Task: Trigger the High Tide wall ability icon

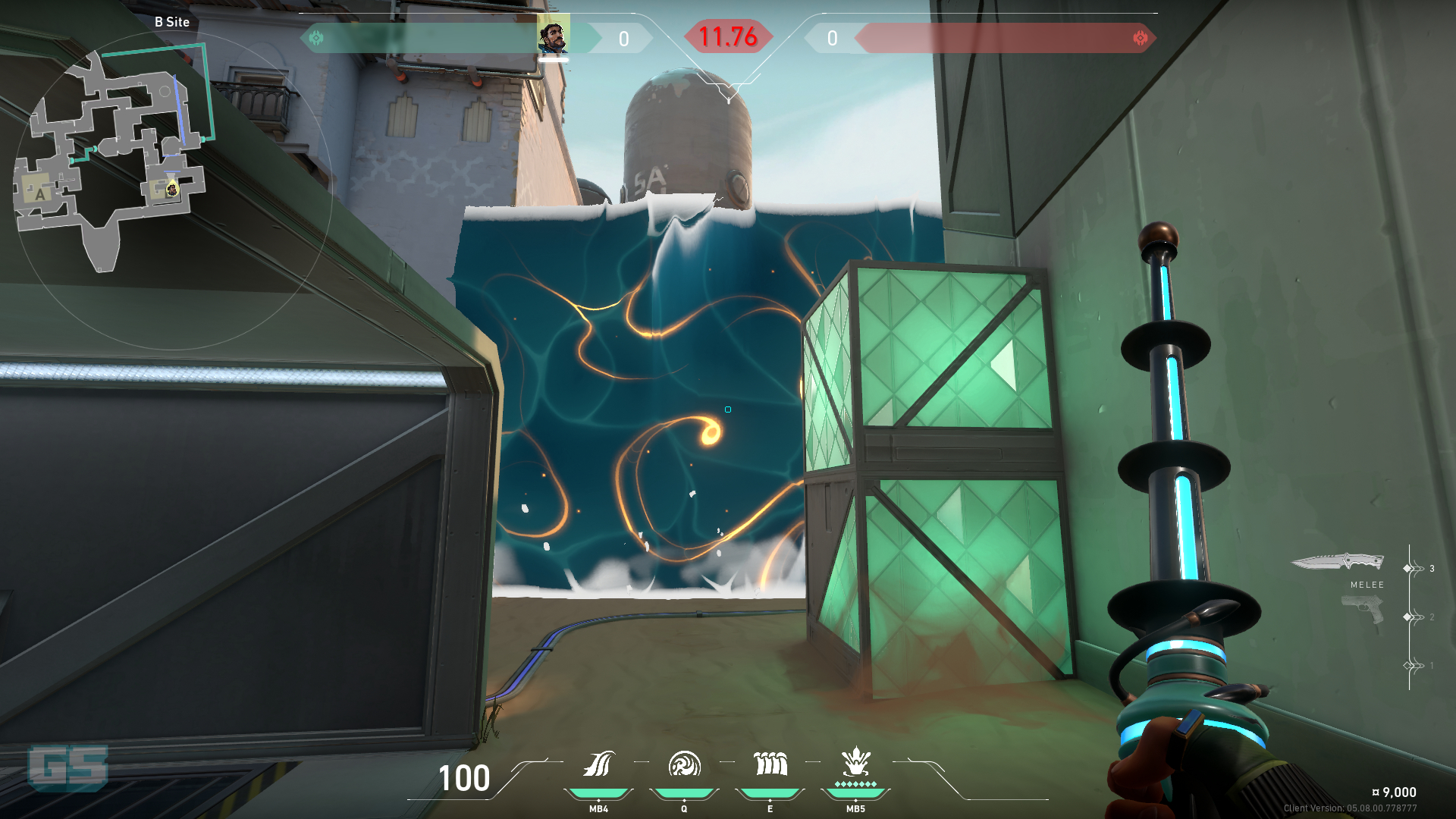Action: 770,764
